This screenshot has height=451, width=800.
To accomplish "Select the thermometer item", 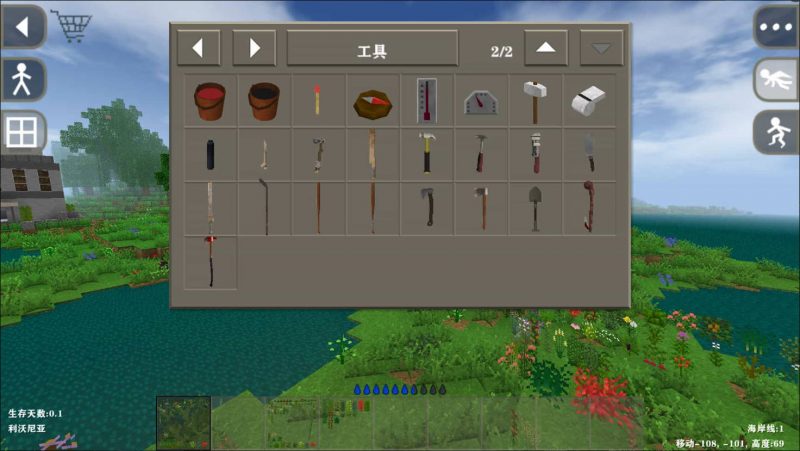I will coord(427,101).
